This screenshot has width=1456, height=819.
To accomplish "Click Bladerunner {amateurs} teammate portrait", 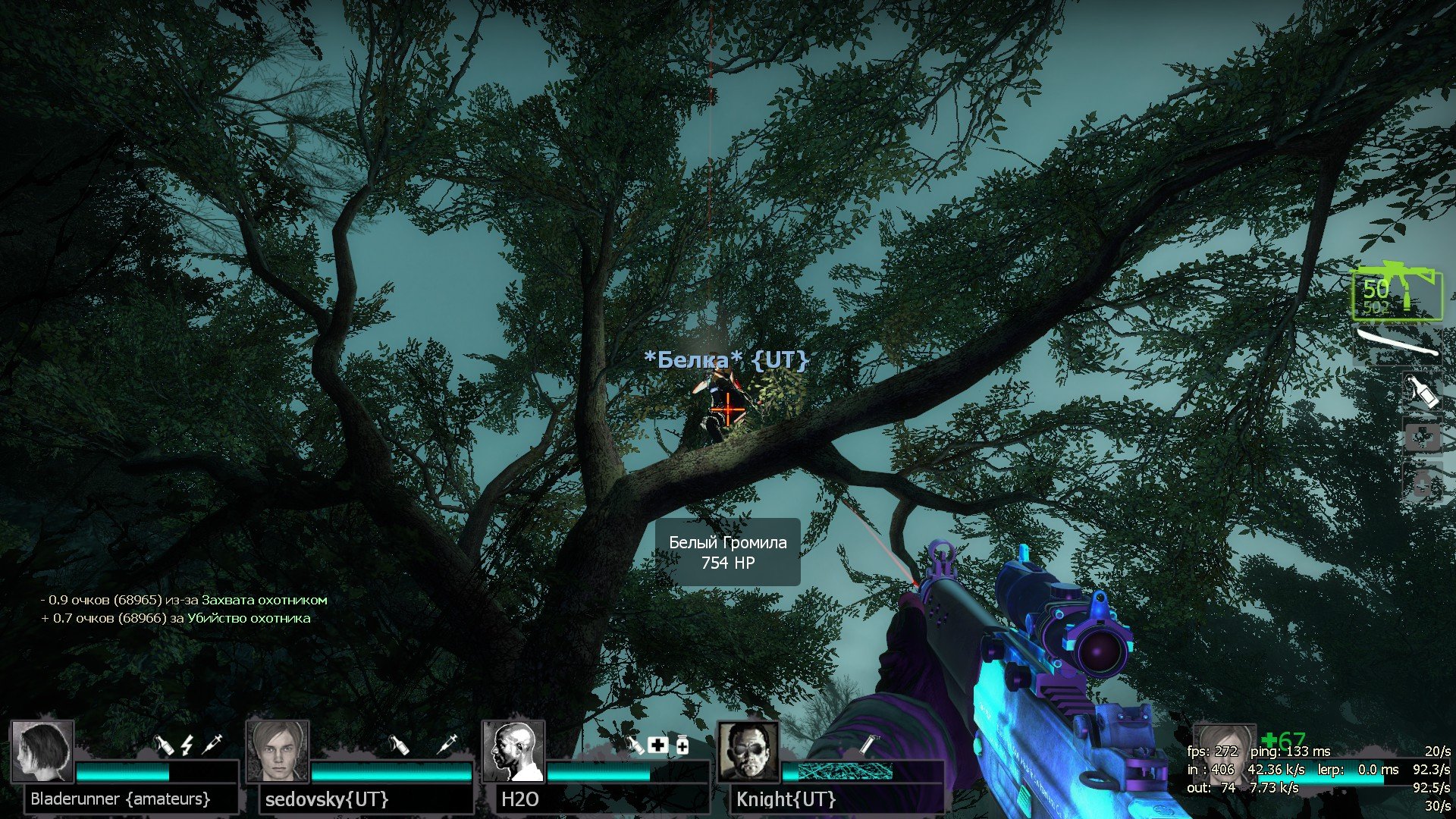I will click(x=42, y=751).
